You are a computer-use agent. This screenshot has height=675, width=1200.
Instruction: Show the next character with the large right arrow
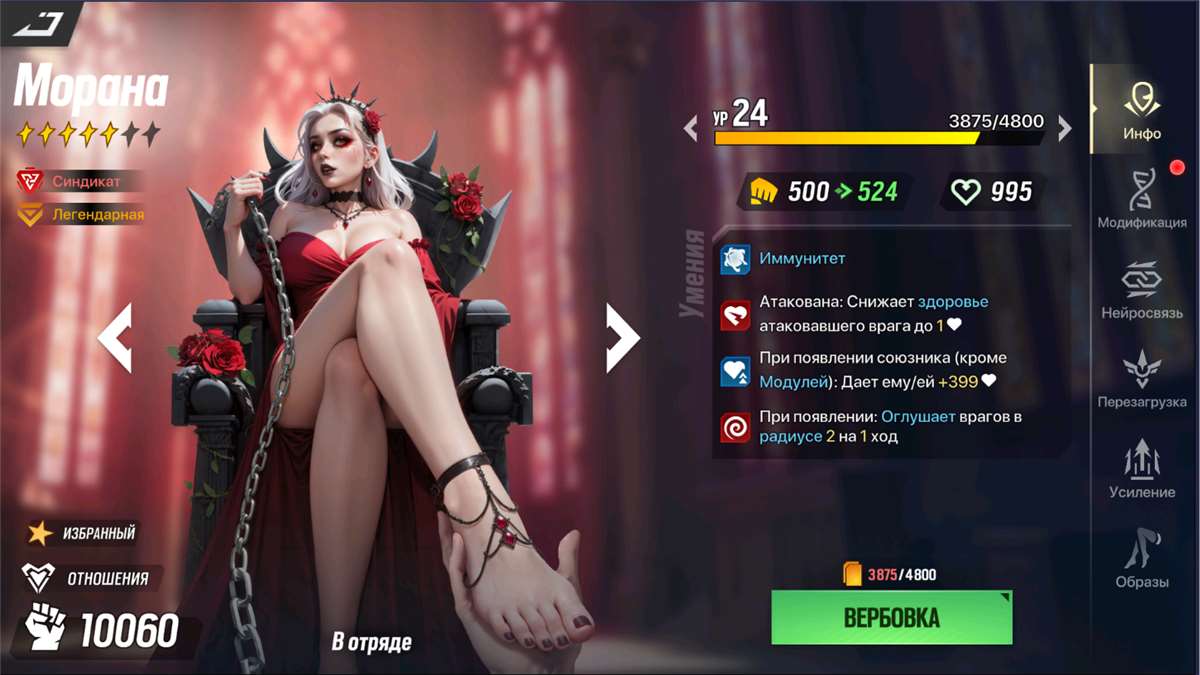622,339
